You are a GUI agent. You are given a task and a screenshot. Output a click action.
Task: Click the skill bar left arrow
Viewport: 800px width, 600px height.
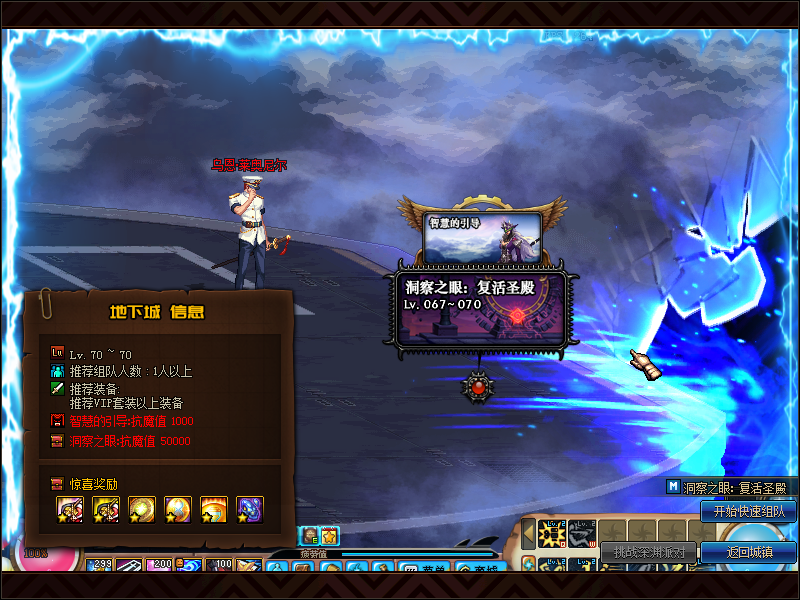pos(528,534)
